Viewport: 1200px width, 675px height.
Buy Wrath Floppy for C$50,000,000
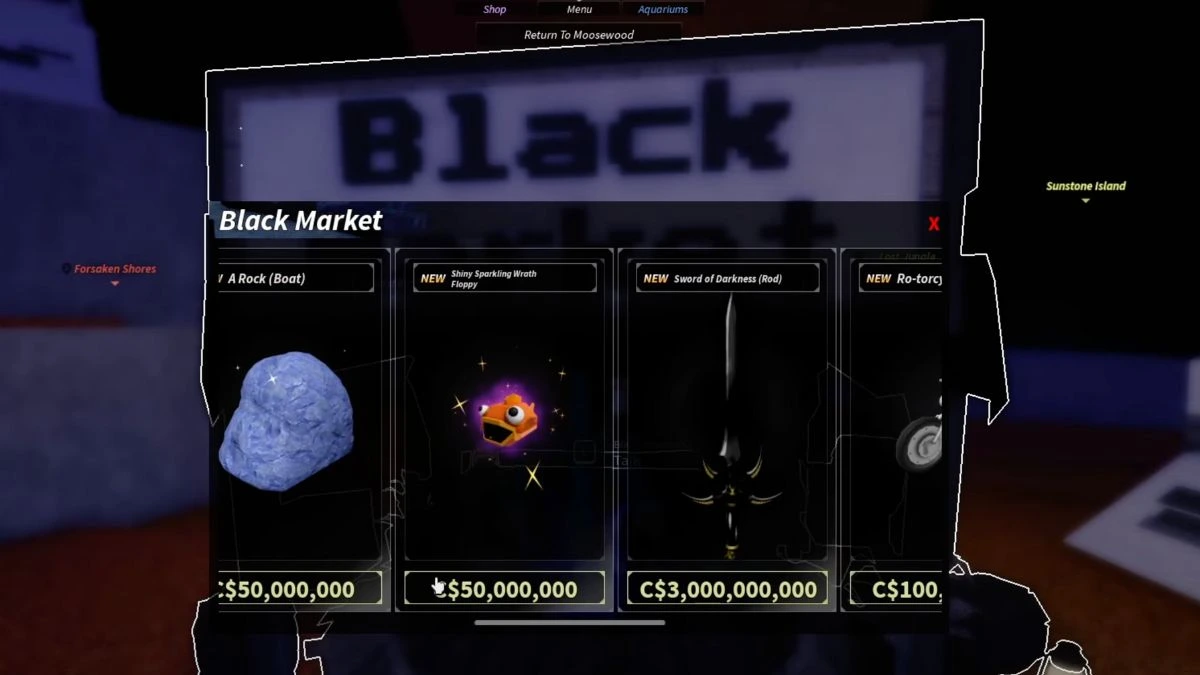click(505, 589)
